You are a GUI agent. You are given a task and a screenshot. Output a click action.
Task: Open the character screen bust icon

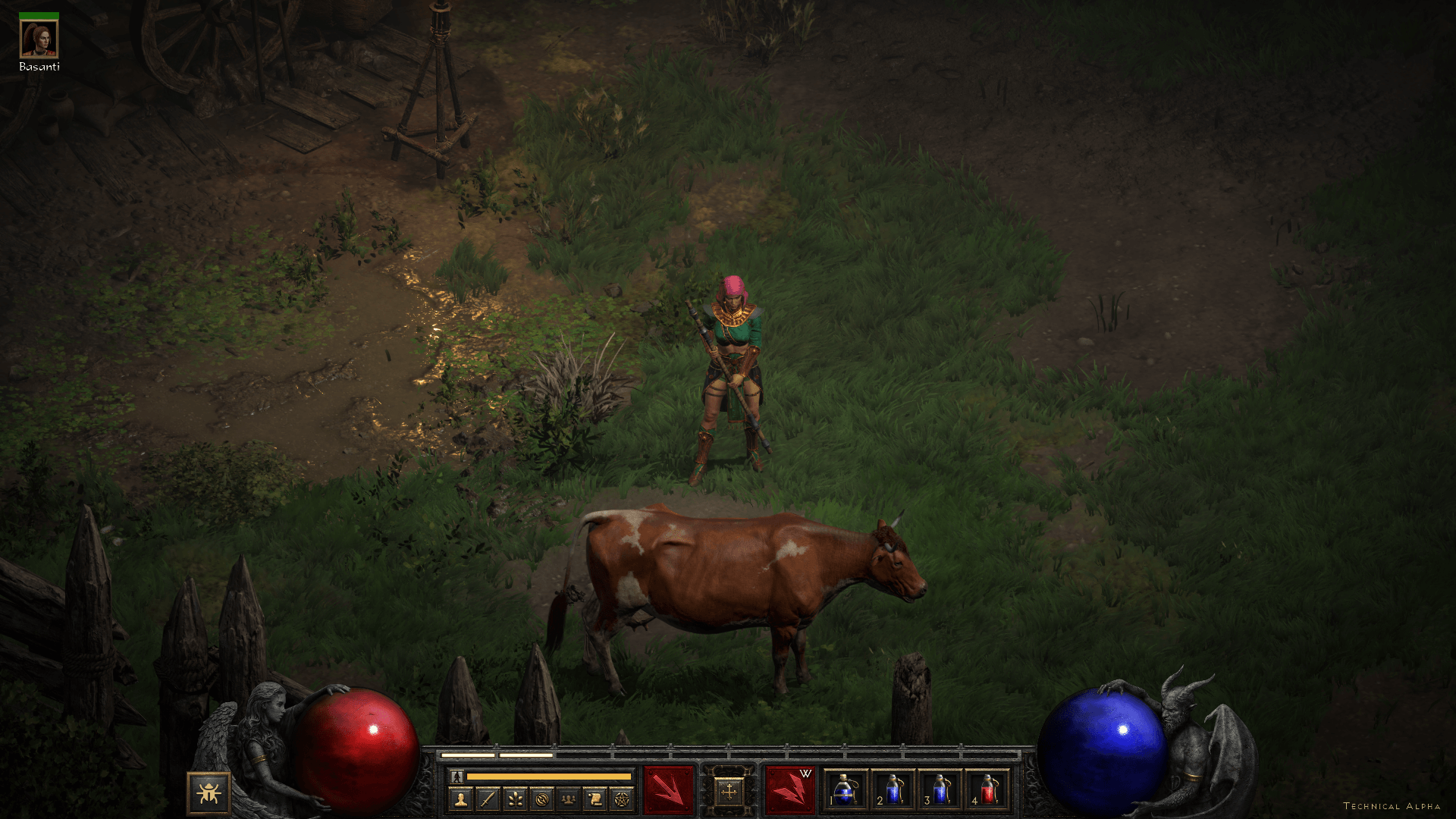460,799
